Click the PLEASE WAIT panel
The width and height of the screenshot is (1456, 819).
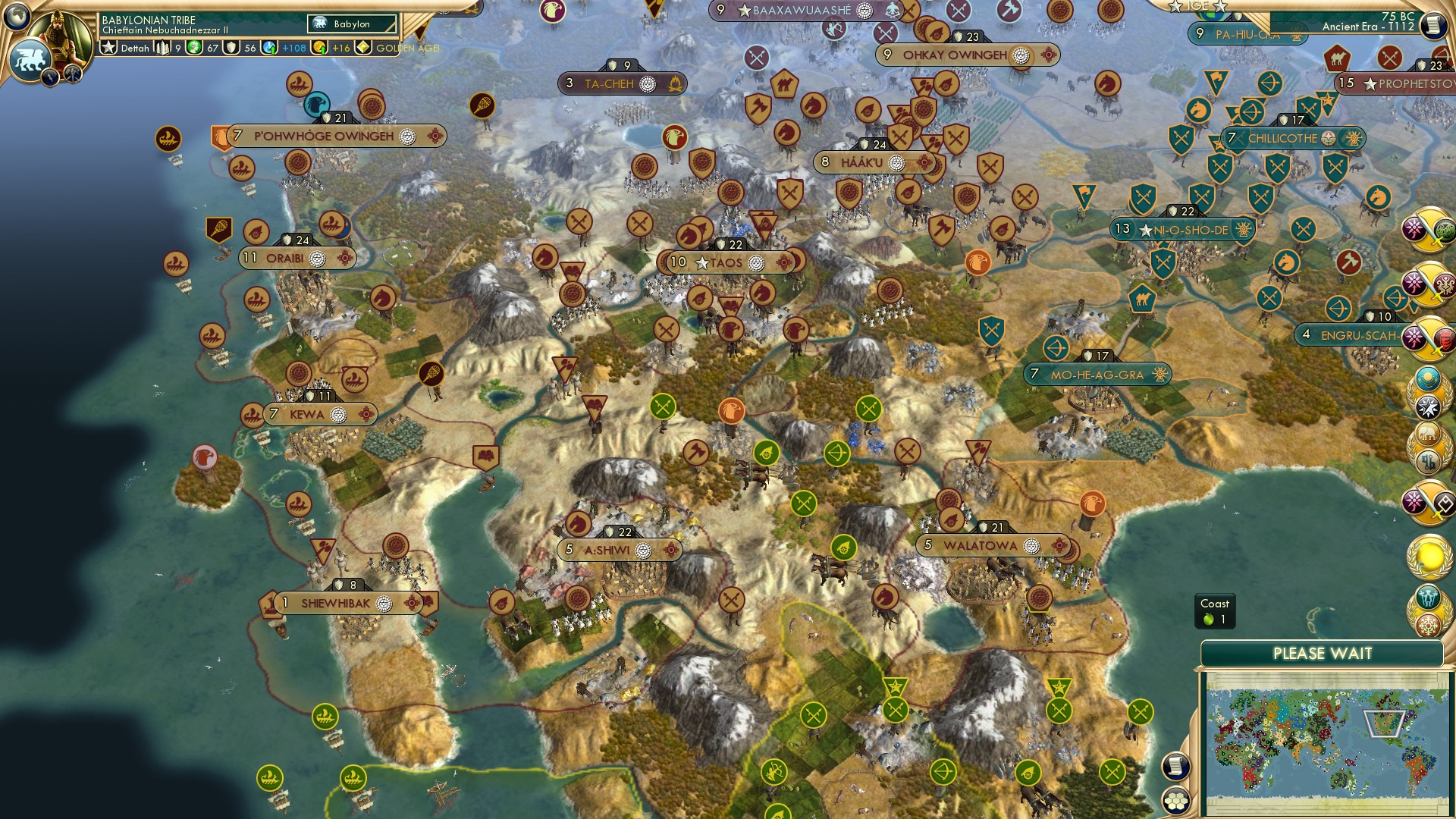point(1323,652)
